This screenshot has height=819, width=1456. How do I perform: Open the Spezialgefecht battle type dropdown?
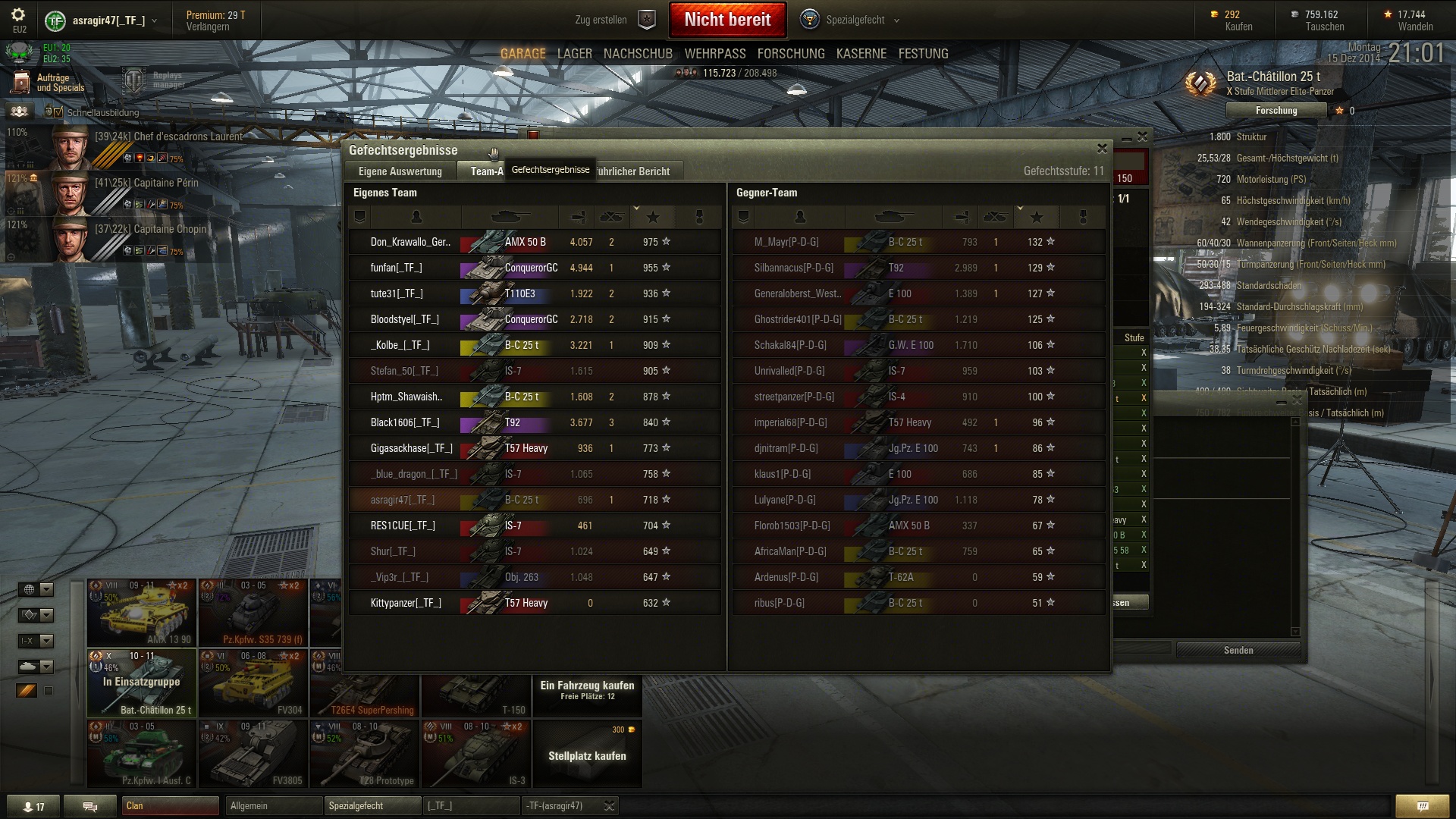(854, 20)
